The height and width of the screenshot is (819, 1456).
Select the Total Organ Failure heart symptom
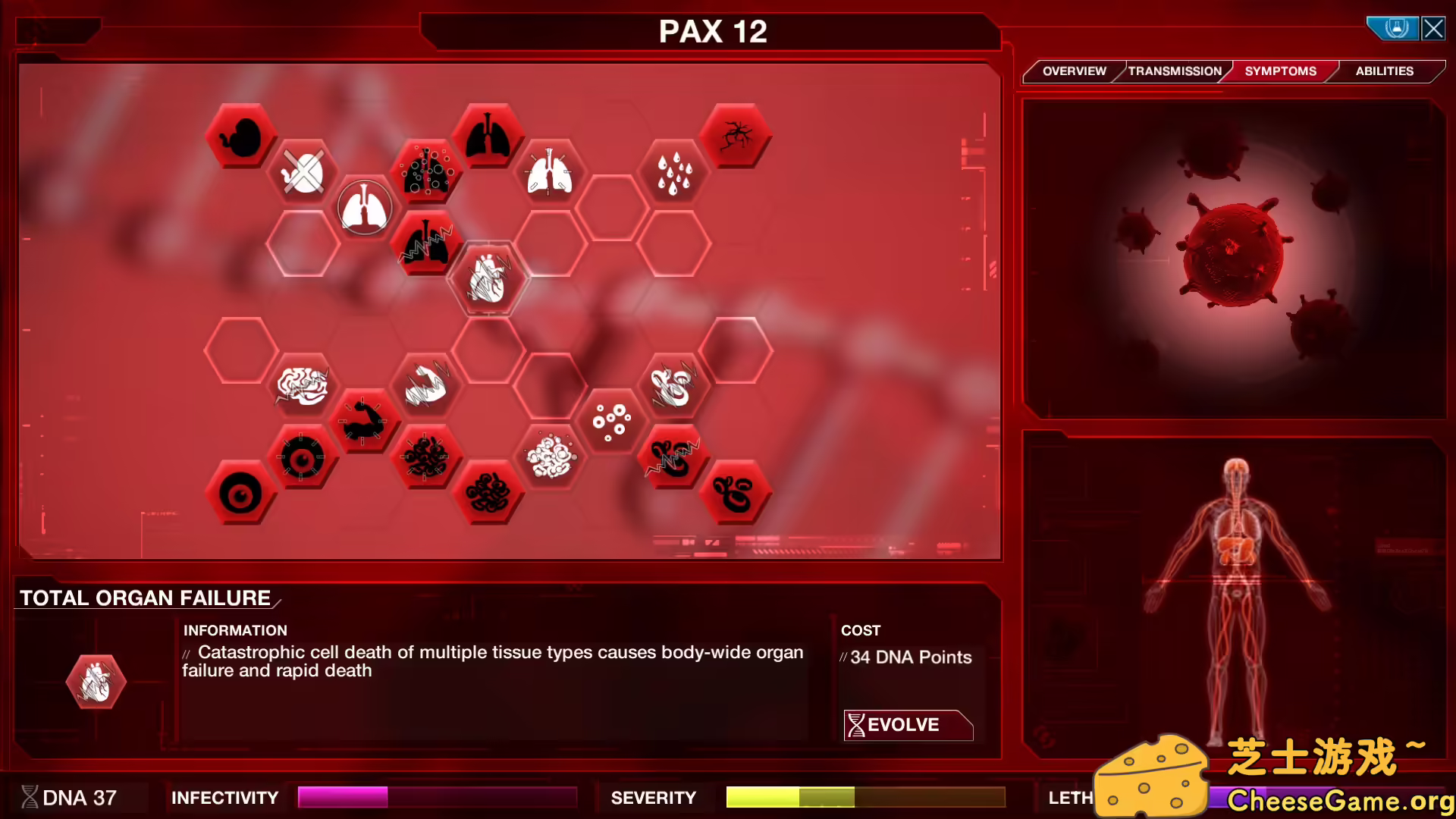pyautogui.click(x=489, y=281)
